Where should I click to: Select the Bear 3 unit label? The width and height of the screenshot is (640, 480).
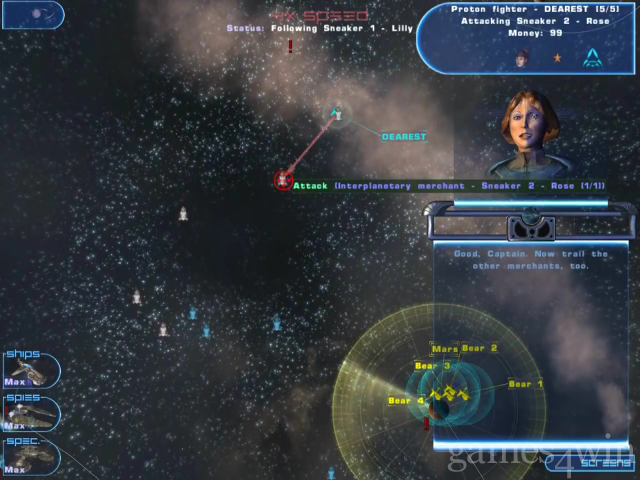[x=432, y=366]
